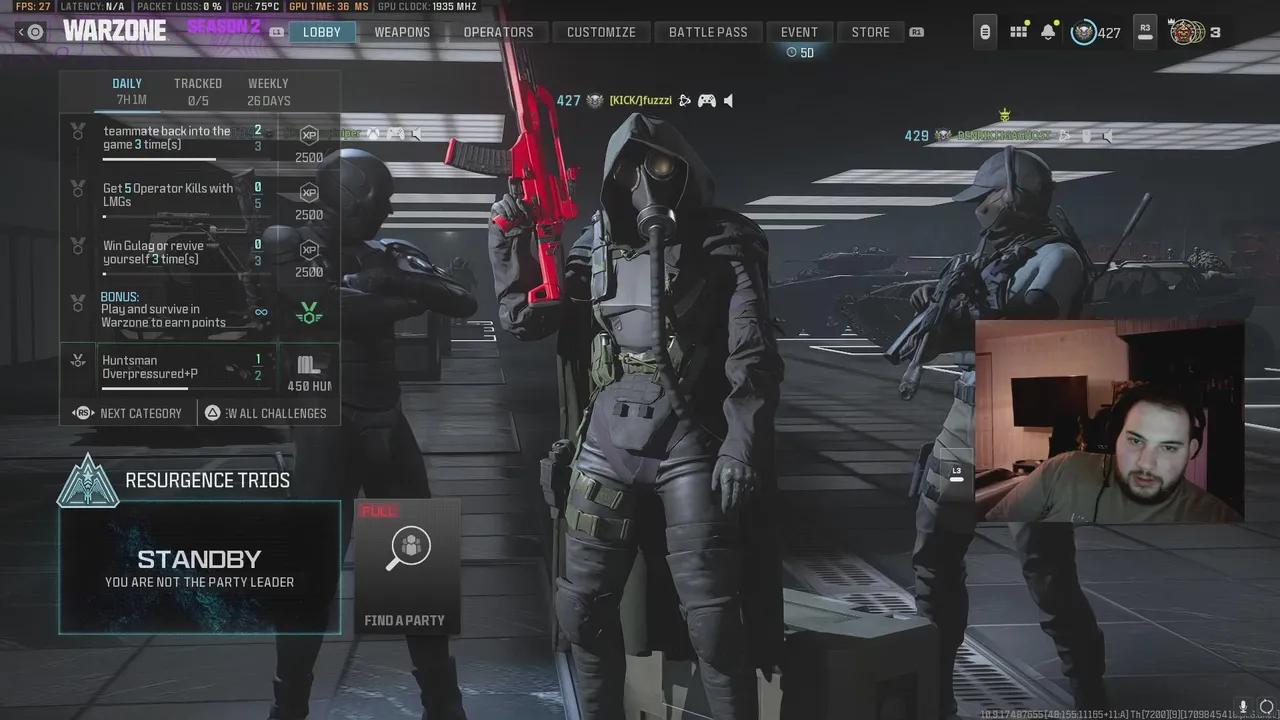Open the notifications bell icon
The height and width of the screenshot is (720, 1280).
coord(1047,31)
